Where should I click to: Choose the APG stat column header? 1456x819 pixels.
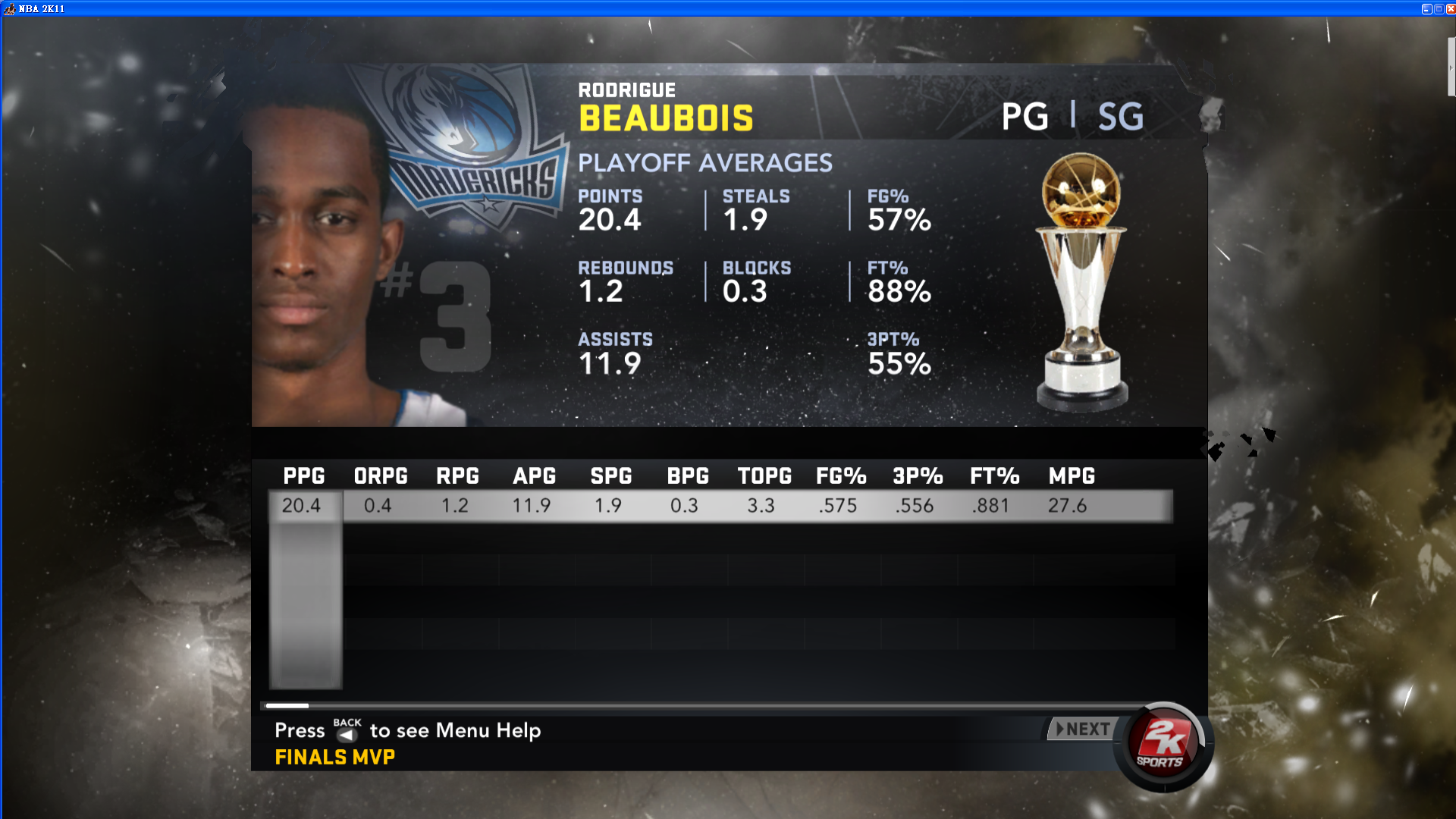[535, 476]
